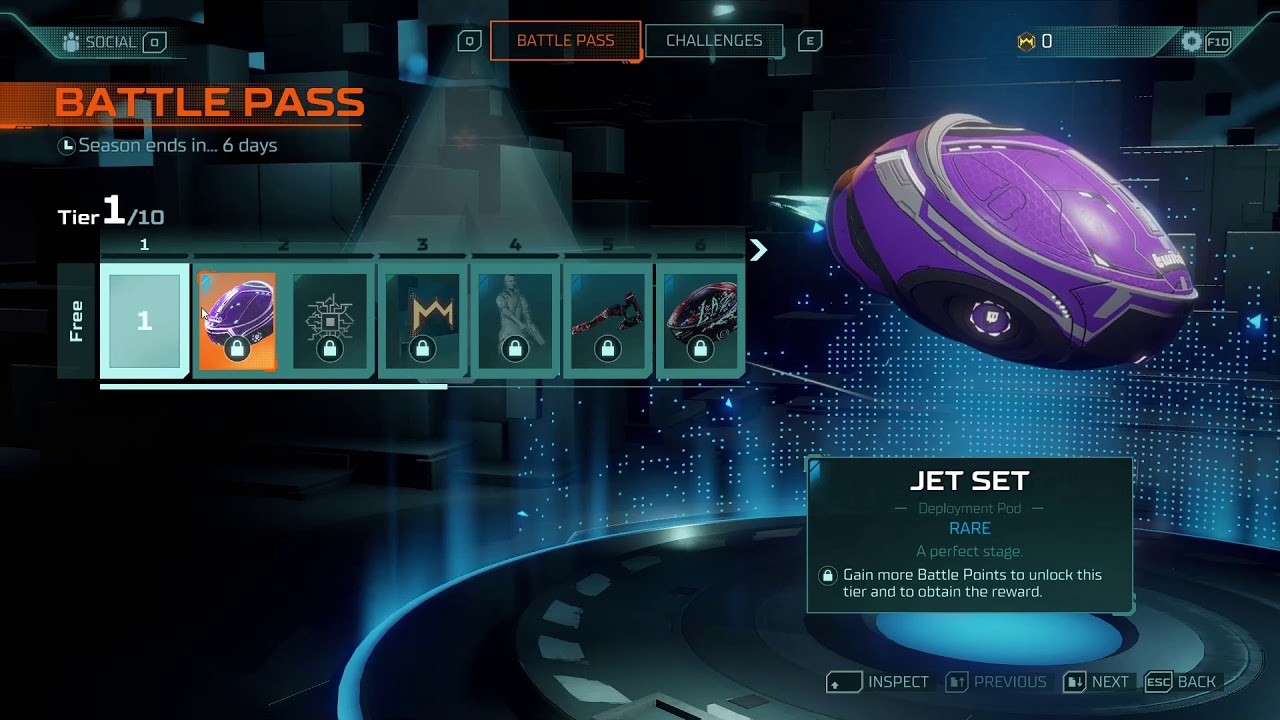Go to the next reward
1280x720 pixels.
pyautogui.click(x=1097, y=682)
